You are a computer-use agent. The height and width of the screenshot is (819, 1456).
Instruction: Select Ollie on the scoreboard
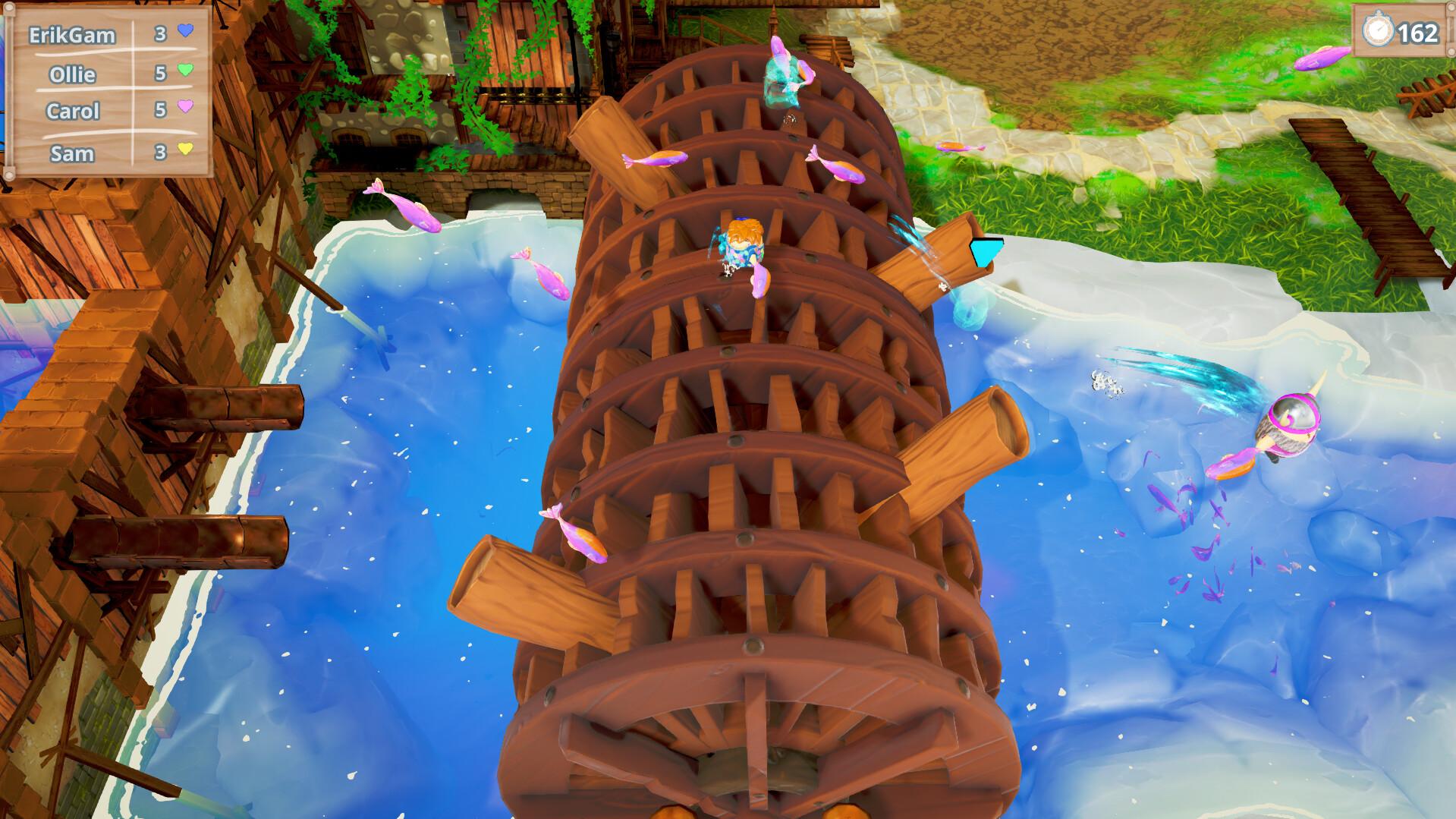pos(73,75)
